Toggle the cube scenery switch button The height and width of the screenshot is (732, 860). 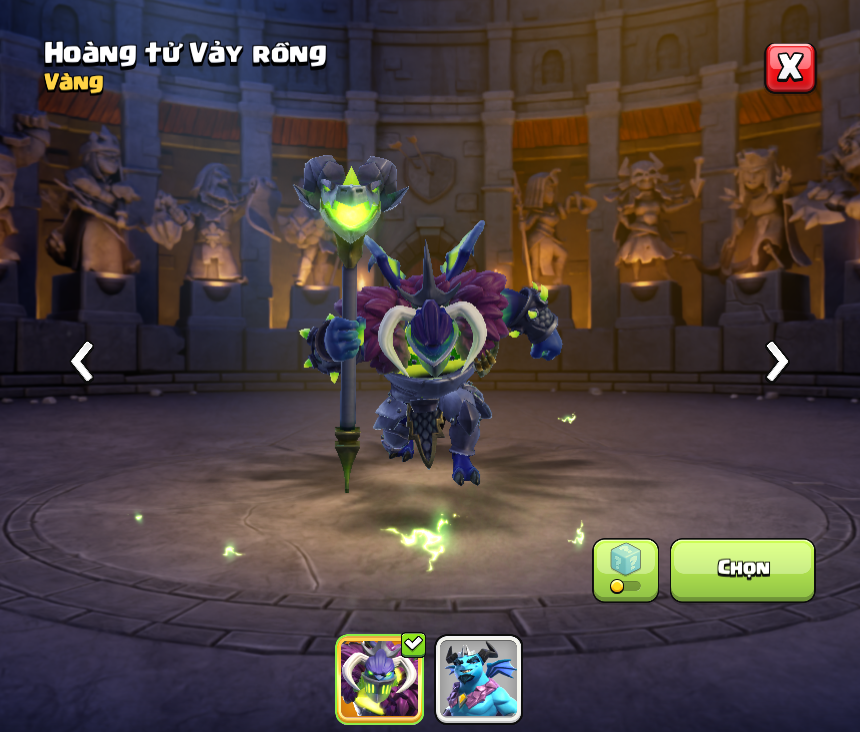[625, 570]
